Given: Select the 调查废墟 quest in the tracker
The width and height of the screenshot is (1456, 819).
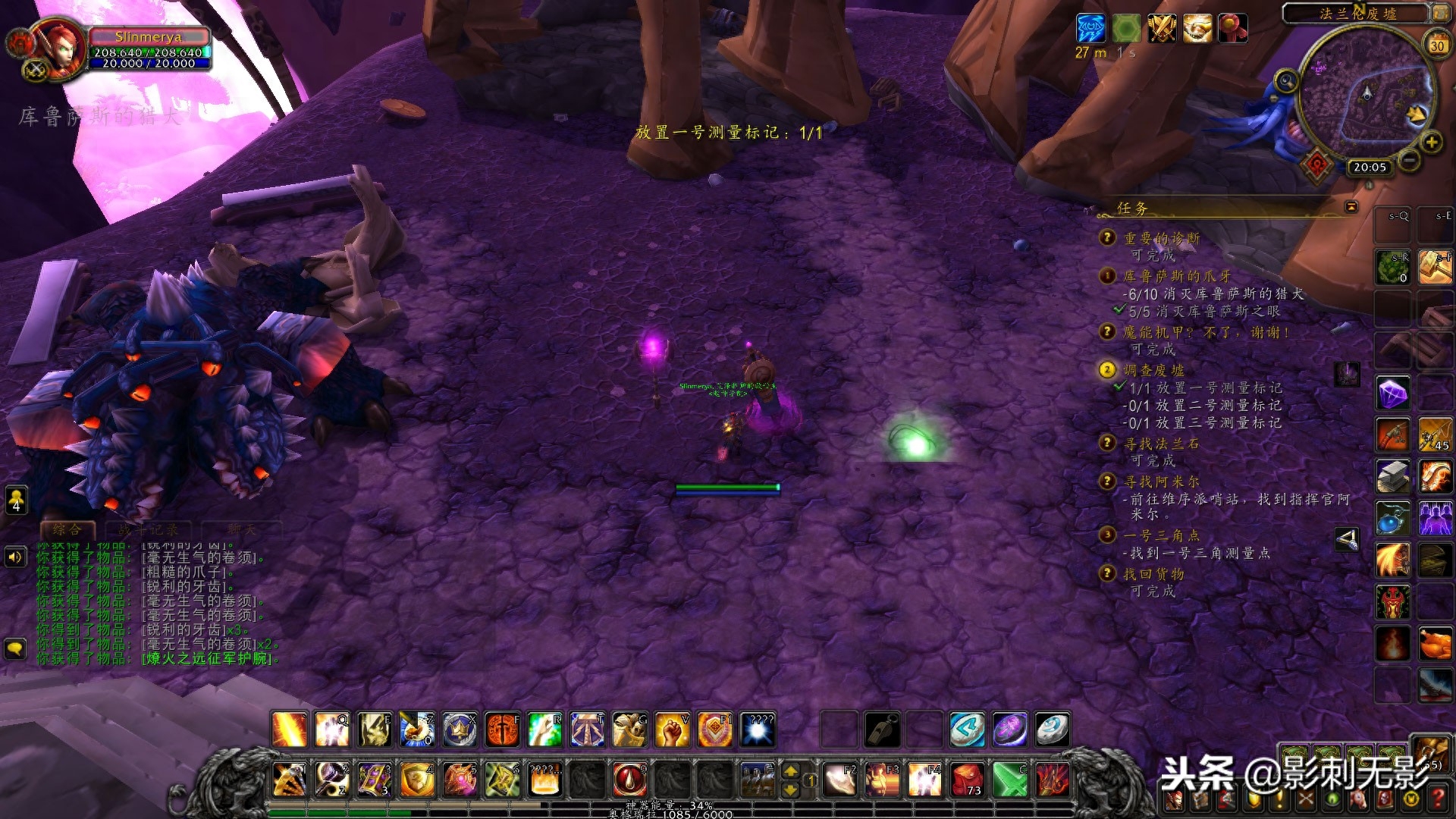Looking at the screenshot, I should (x=1153, y=370).
